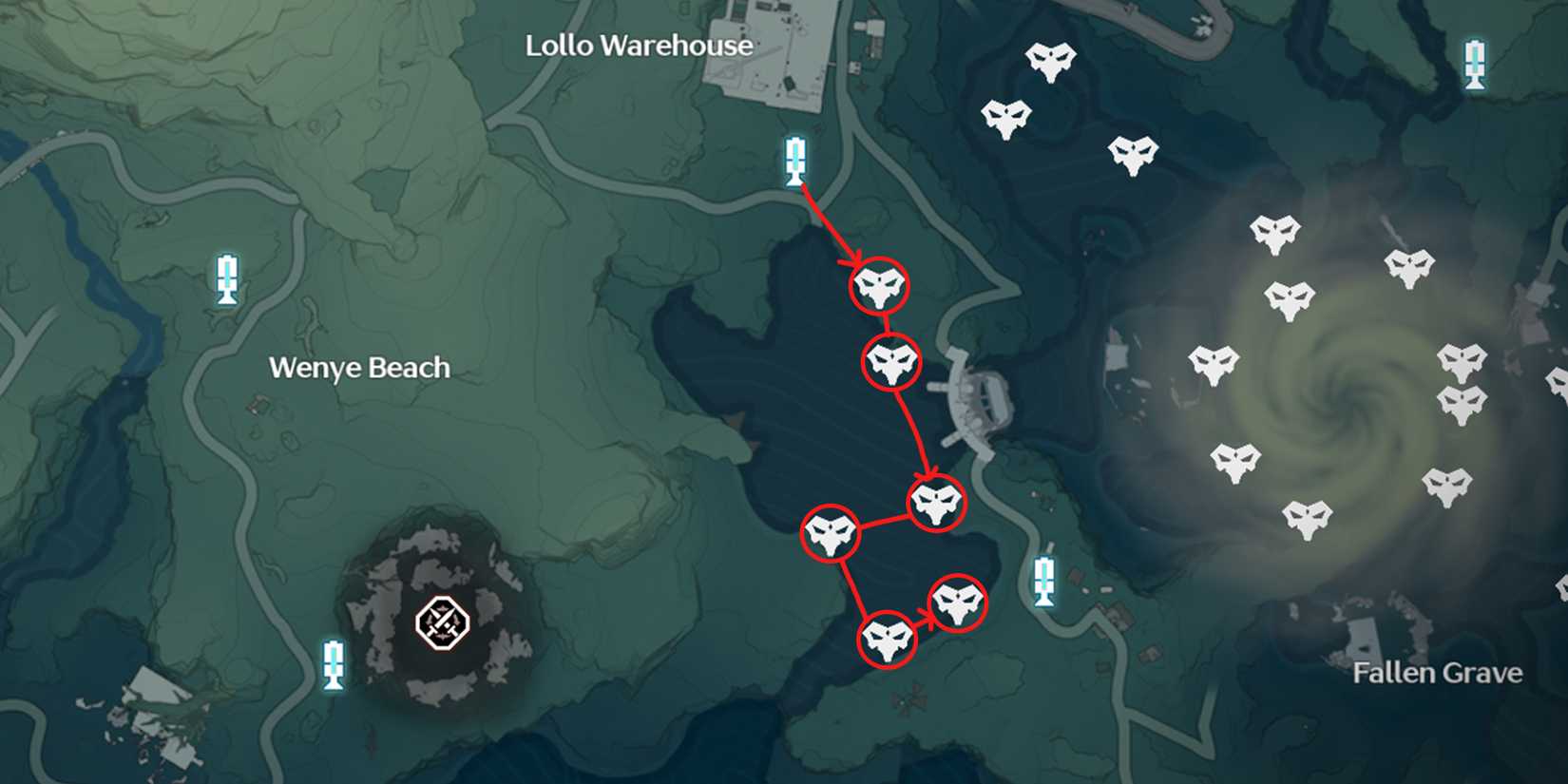Select the teleport beacon near Fallen Grave road

(1045, 580)
